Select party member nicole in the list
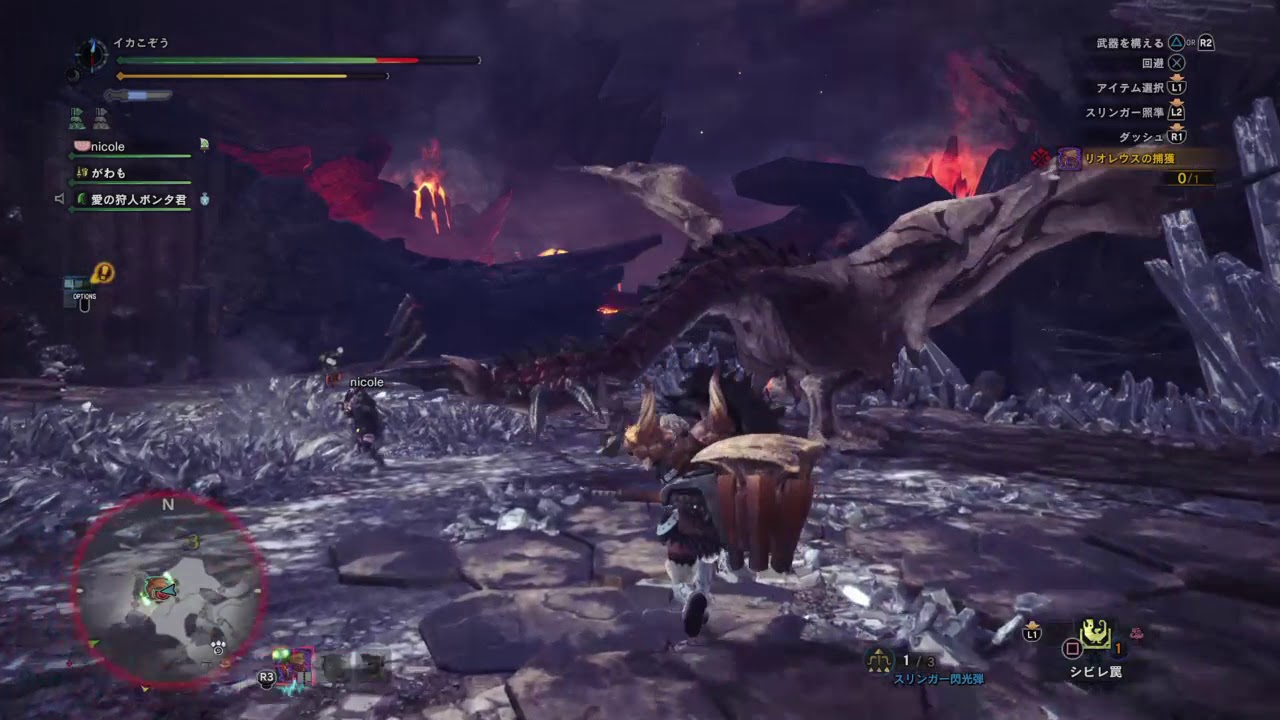This screenshot has width=1280, height=720. pyautogui.click(x=108, y=147)
